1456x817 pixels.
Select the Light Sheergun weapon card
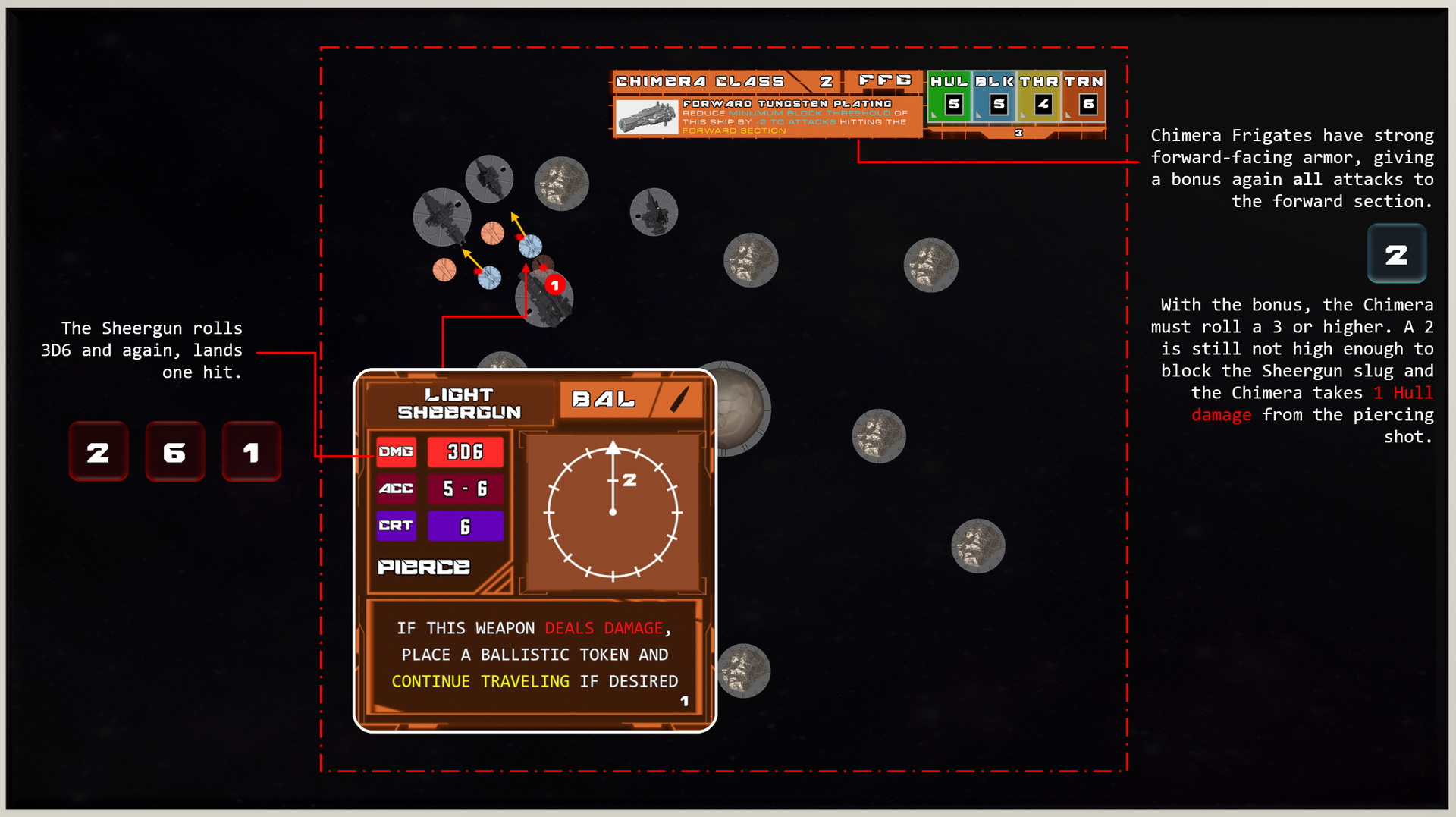click(x=535, y=550)
